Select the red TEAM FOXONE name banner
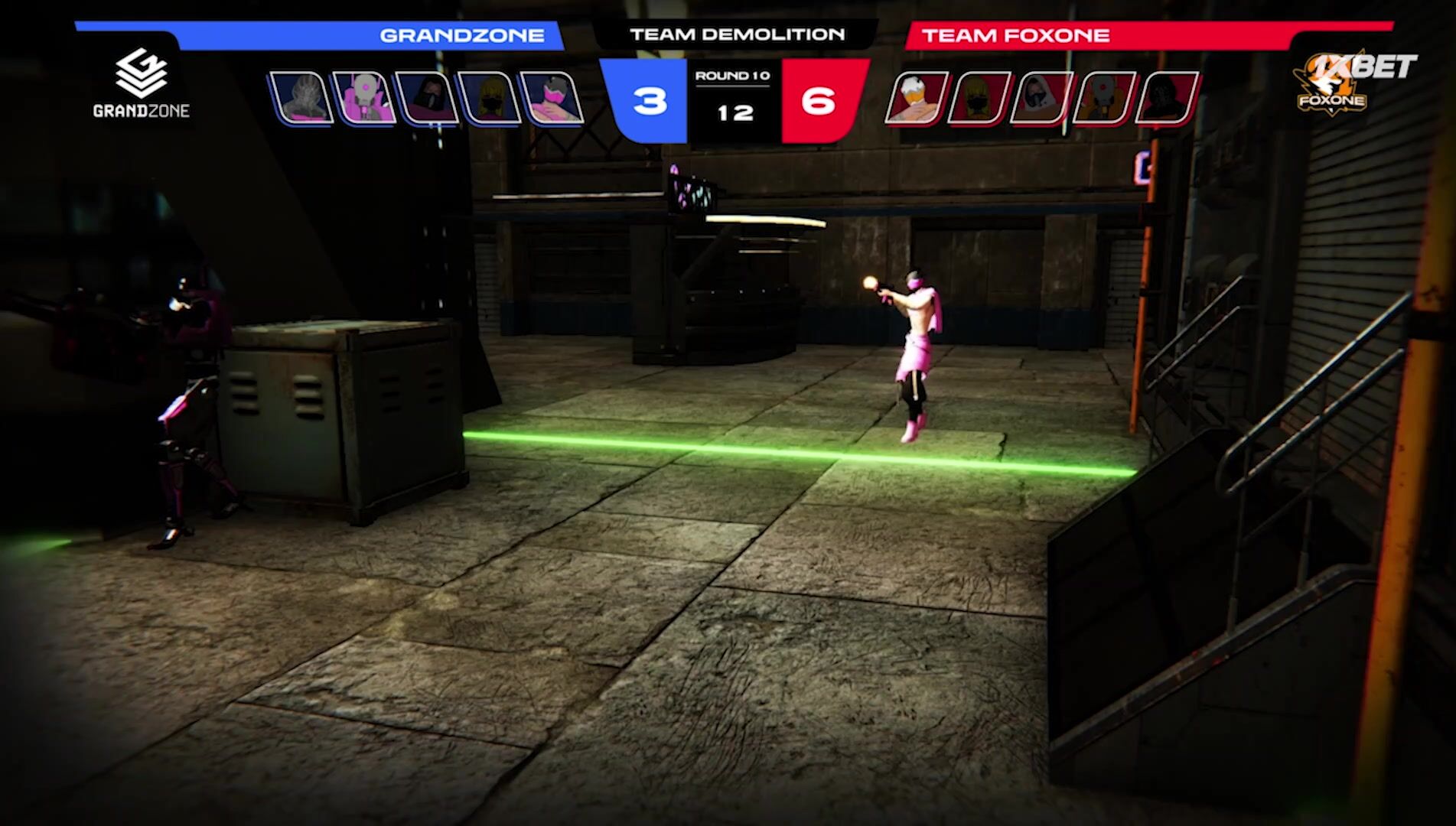The height and width of the screenshot is (826, 1456). [x=1109, y=36]
